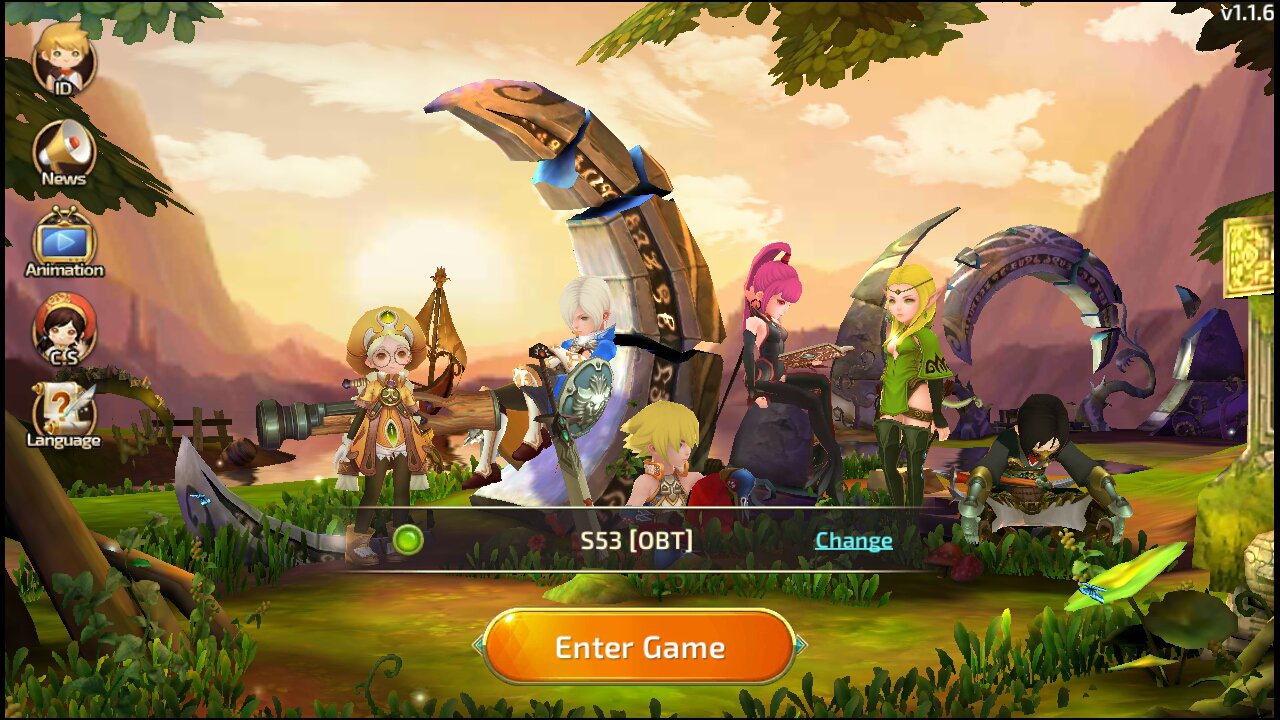Click Change to switch servers

point(853,540)
